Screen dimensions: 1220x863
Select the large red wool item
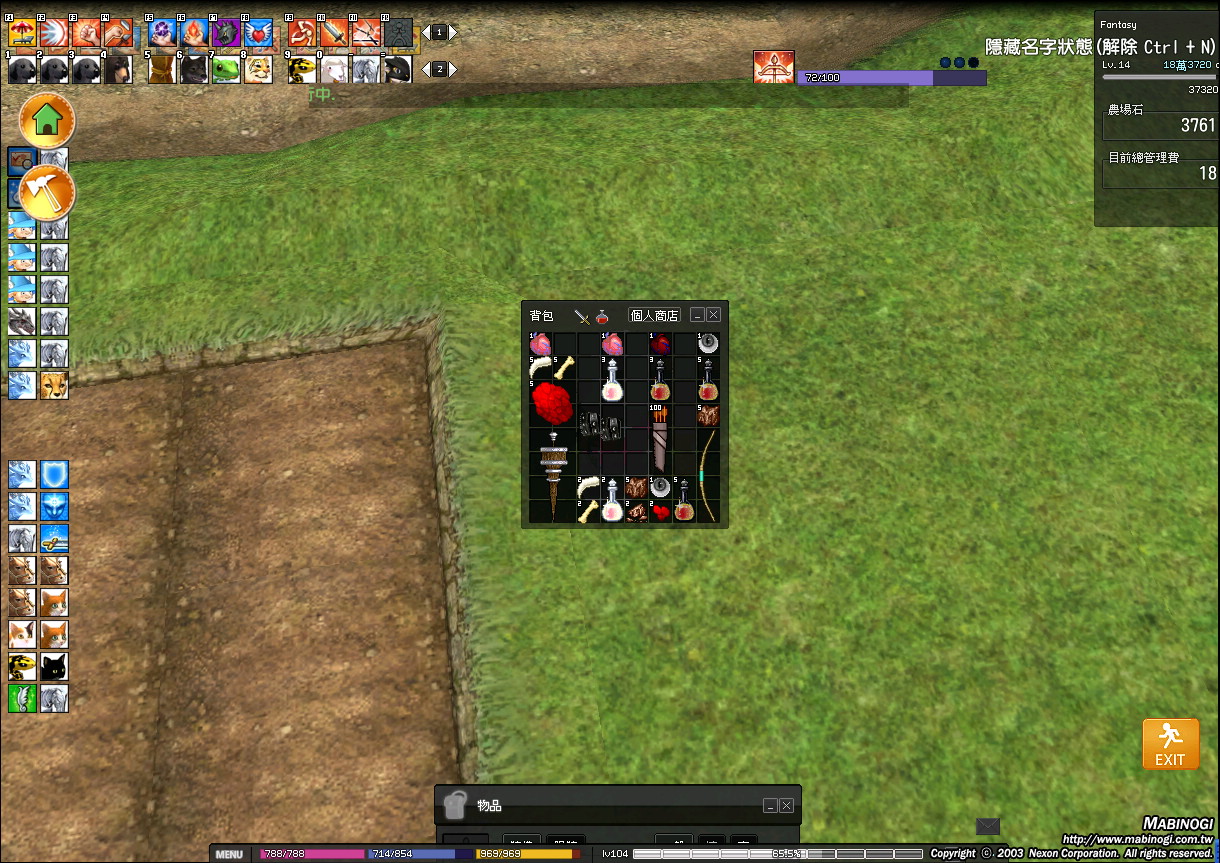(x=551, y=404)
